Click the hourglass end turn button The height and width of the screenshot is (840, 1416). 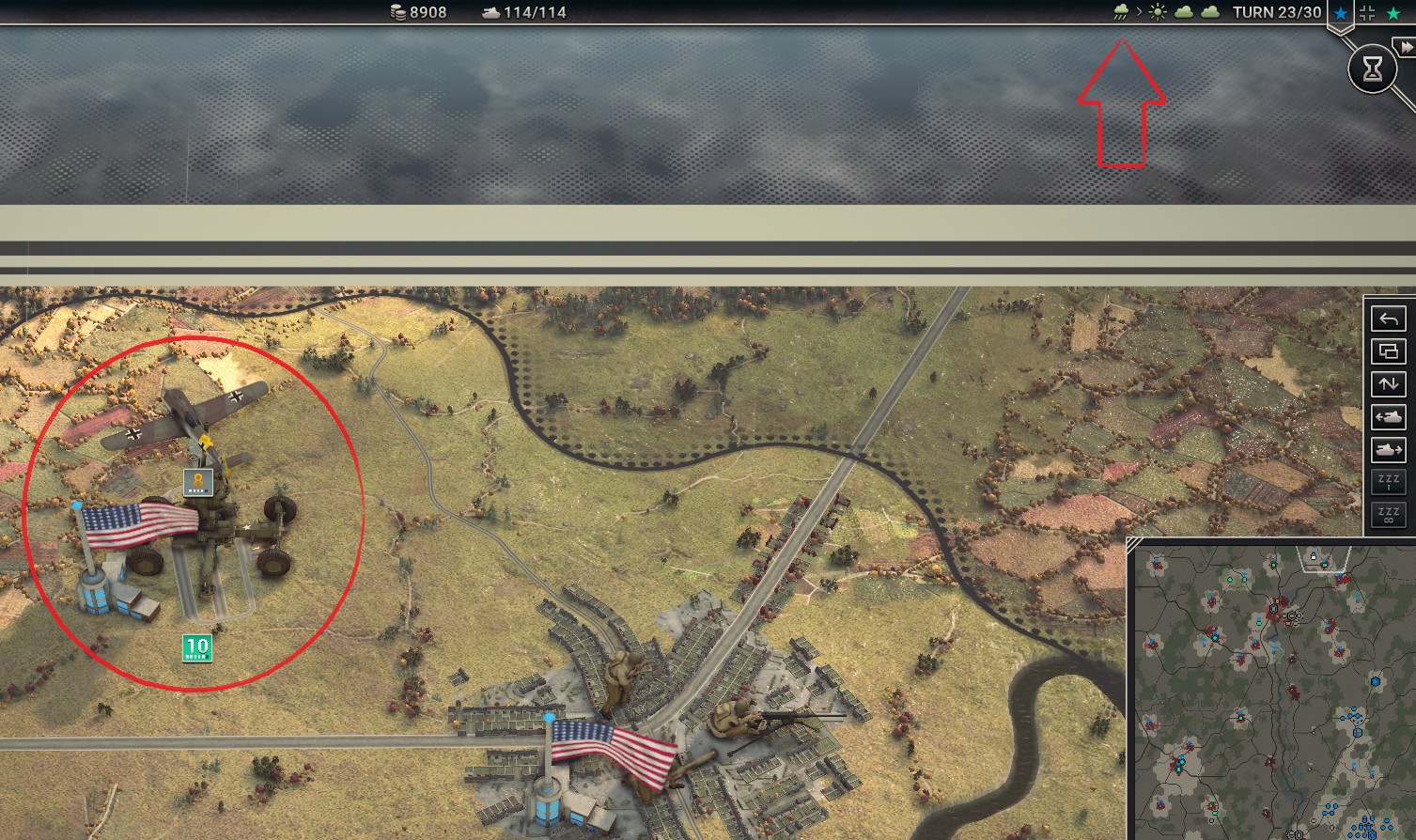point(1373,69)
